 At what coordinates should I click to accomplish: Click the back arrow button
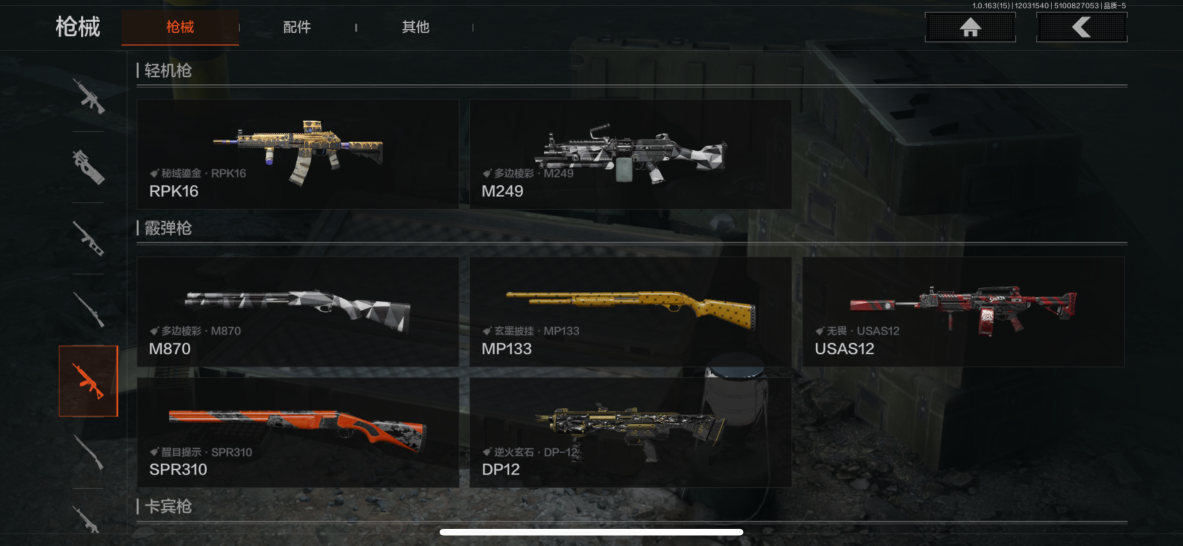1081,27
